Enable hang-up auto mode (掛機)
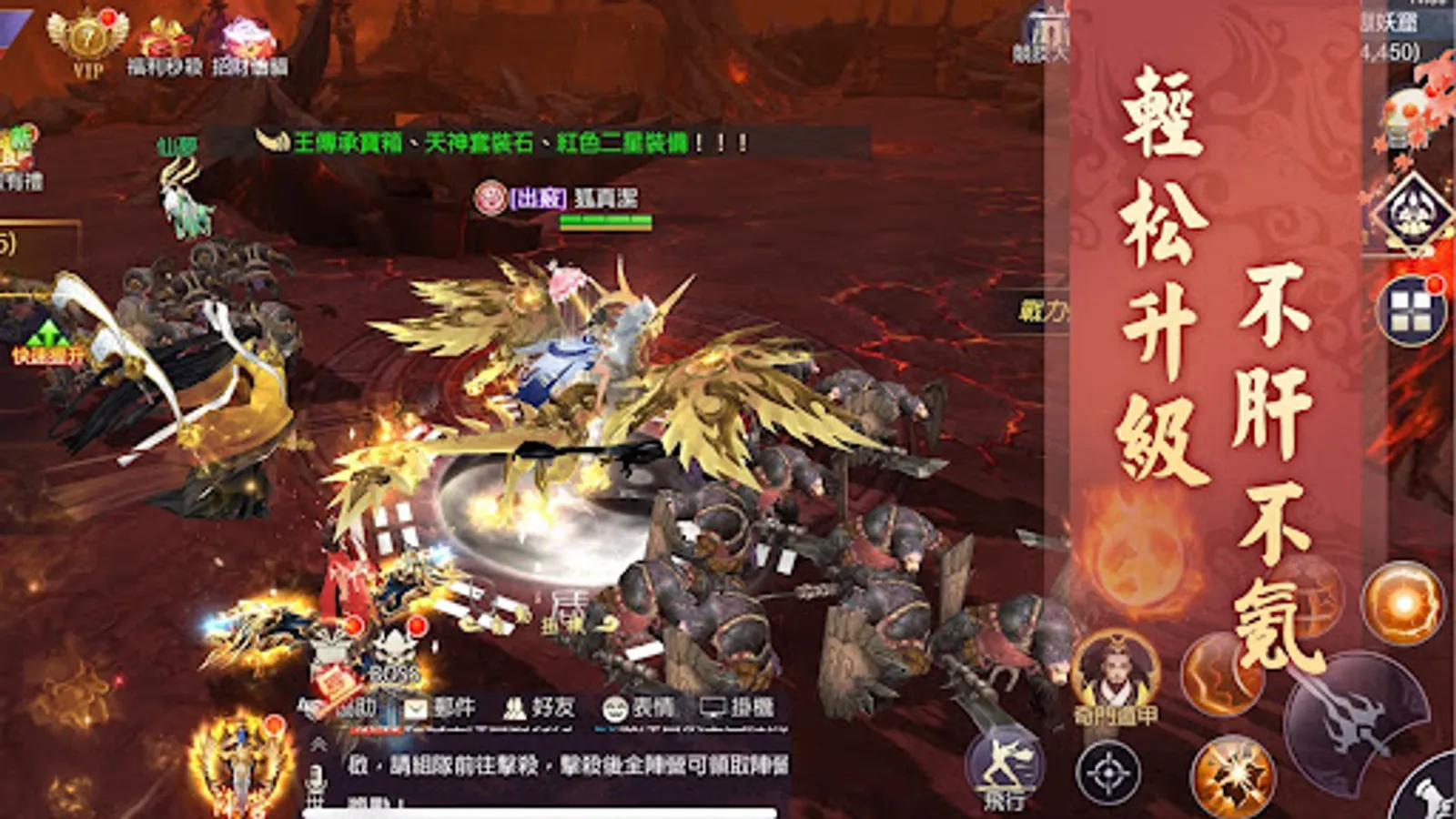 click(733, 705)
